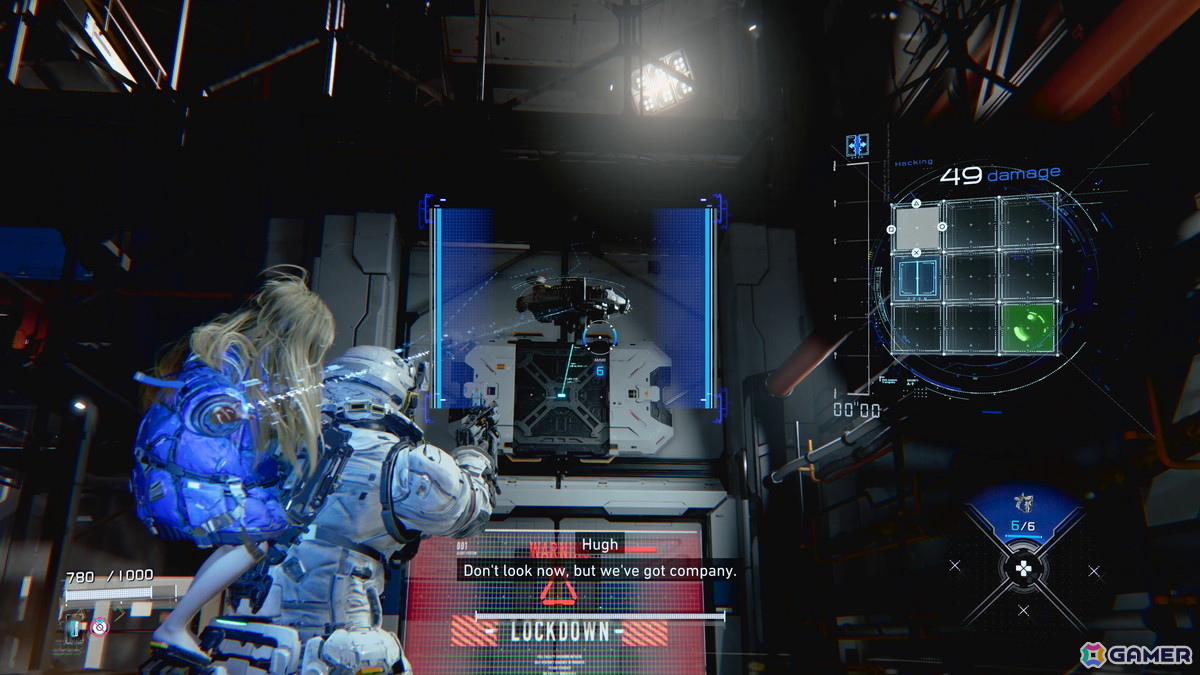
Task: Click the blue canister item icon
Action: click(x=75, y=627)
